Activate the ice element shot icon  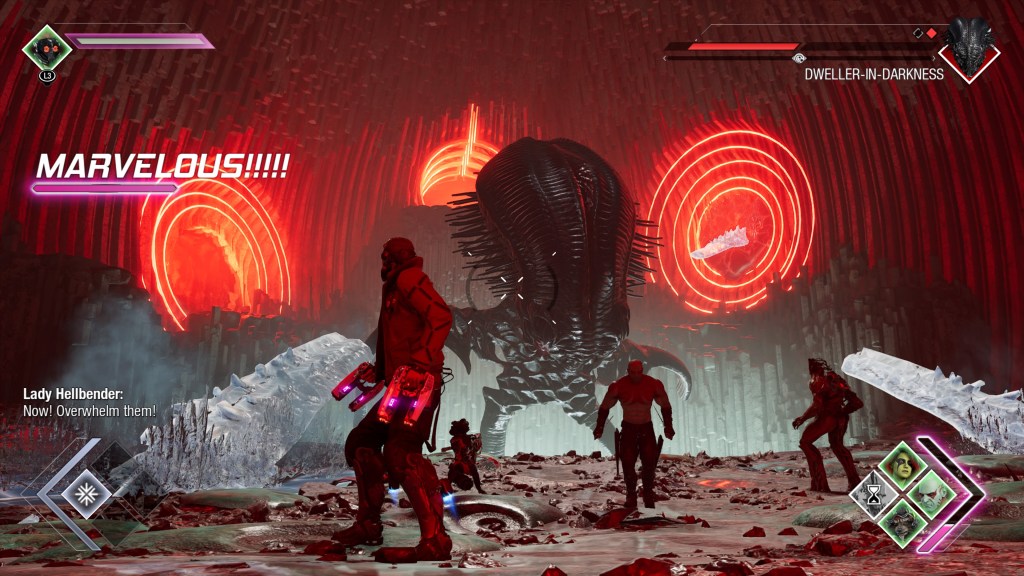click(x=86, y=492)
